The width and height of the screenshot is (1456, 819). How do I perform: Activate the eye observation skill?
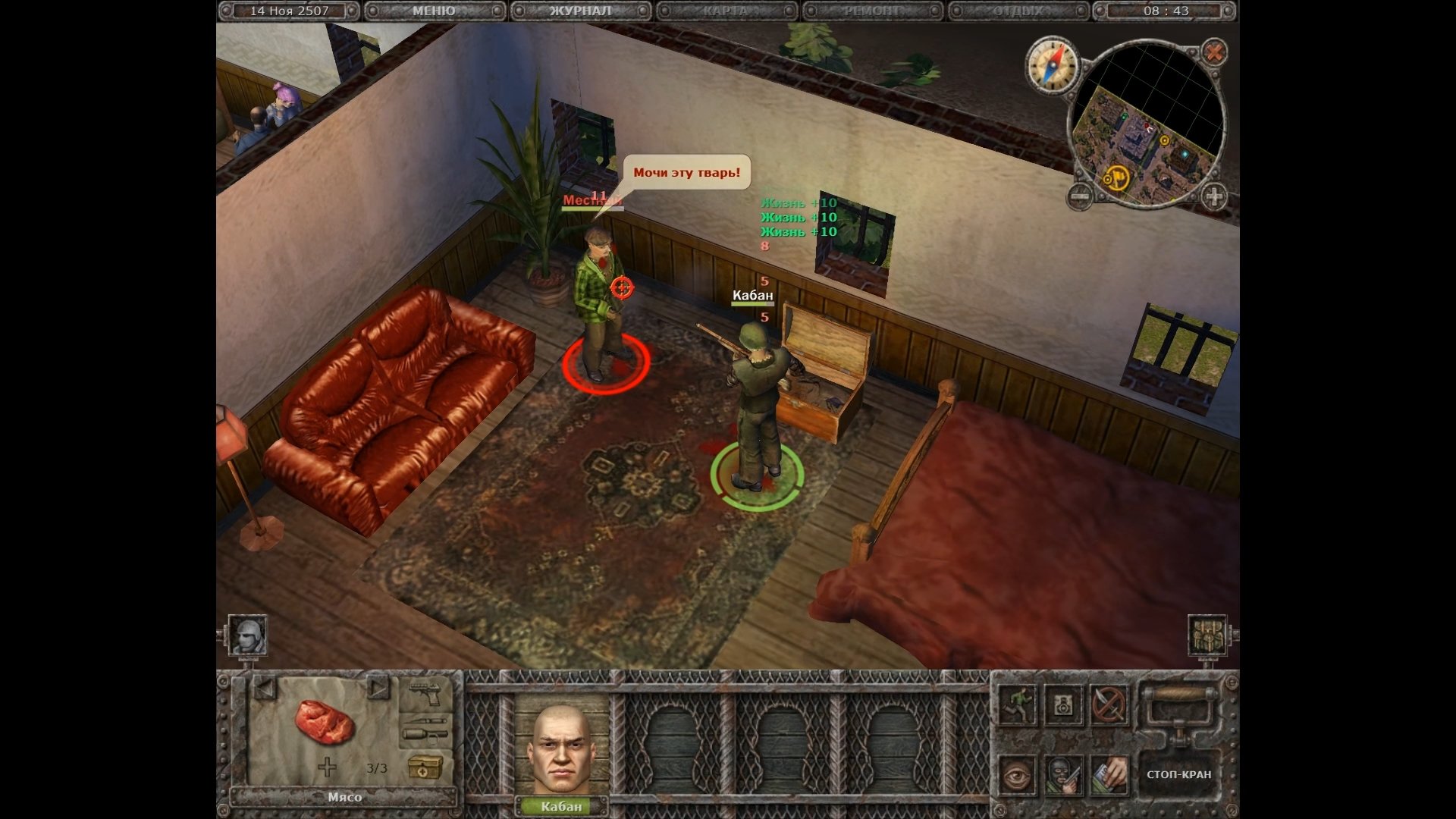click(1017, 775)
